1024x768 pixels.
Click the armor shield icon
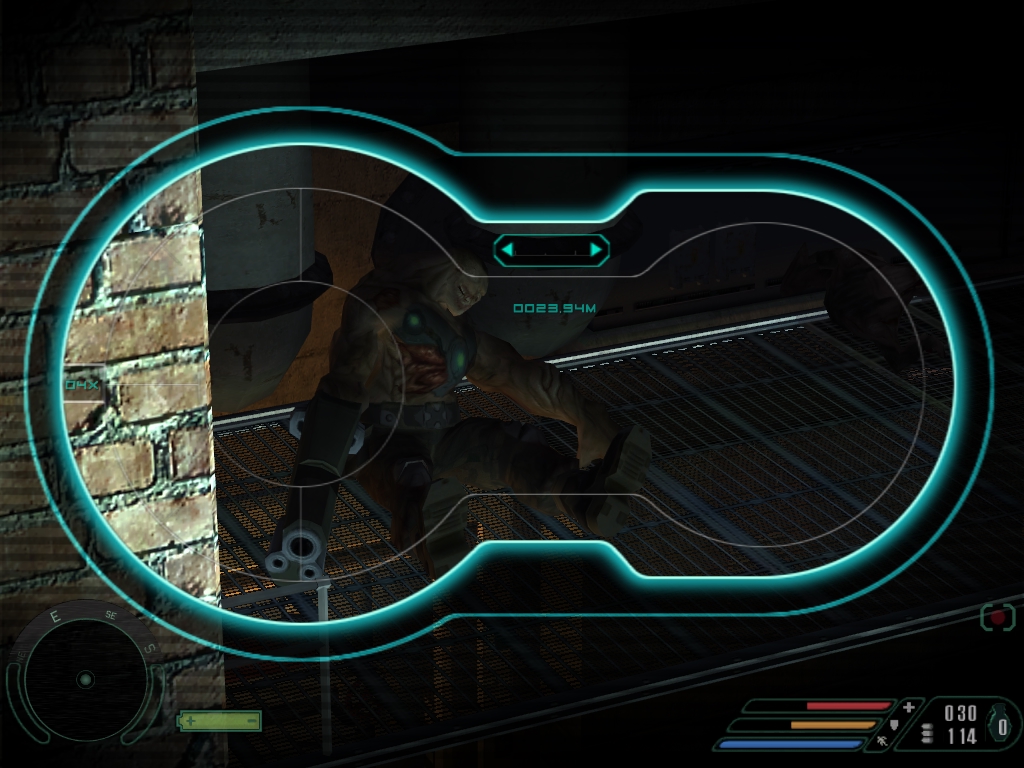point(894,724)
